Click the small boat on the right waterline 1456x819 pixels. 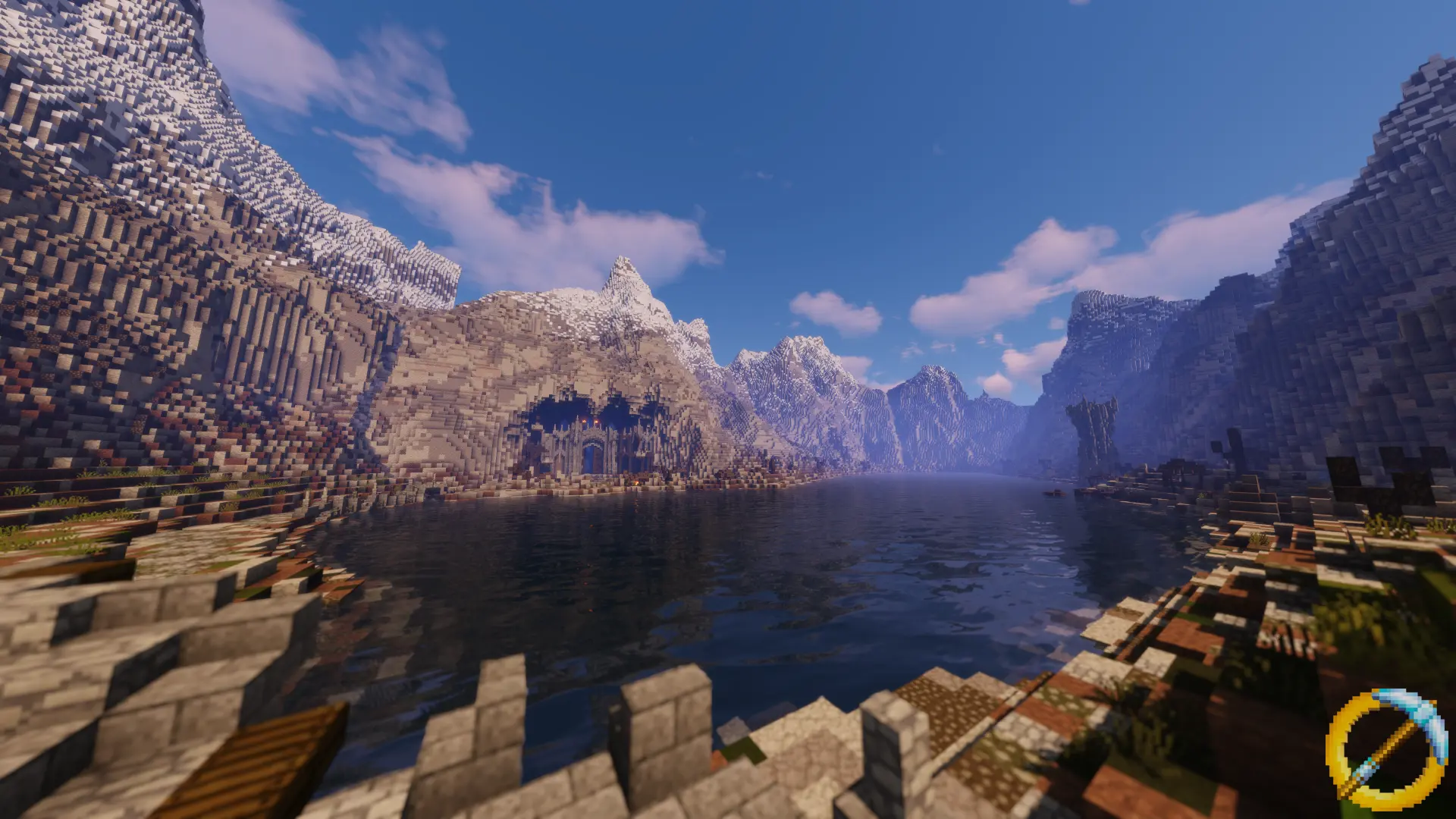pos(1054,491)
